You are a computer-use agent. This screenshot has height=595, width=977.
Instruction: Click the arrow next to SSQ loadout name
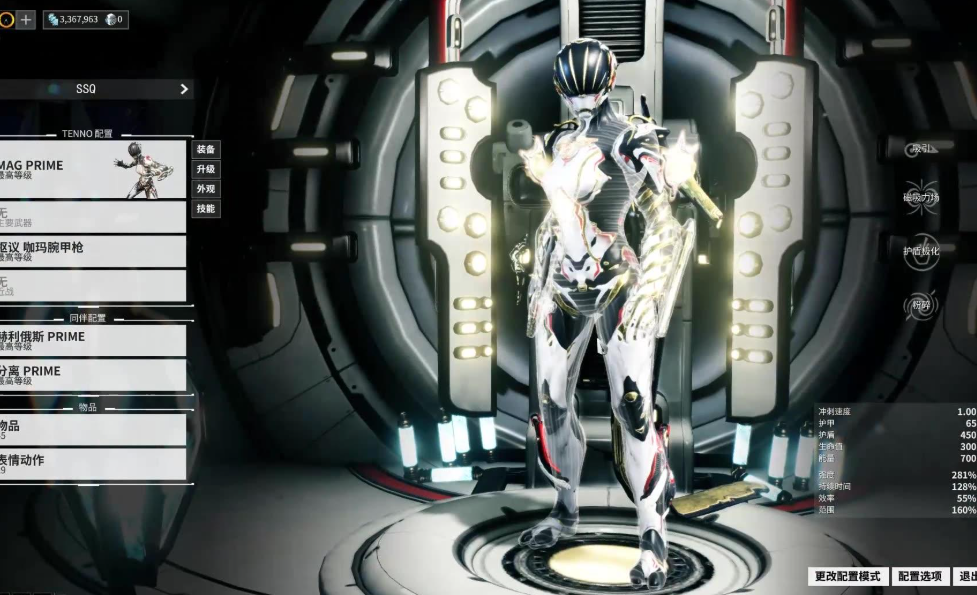click(184, 89)
